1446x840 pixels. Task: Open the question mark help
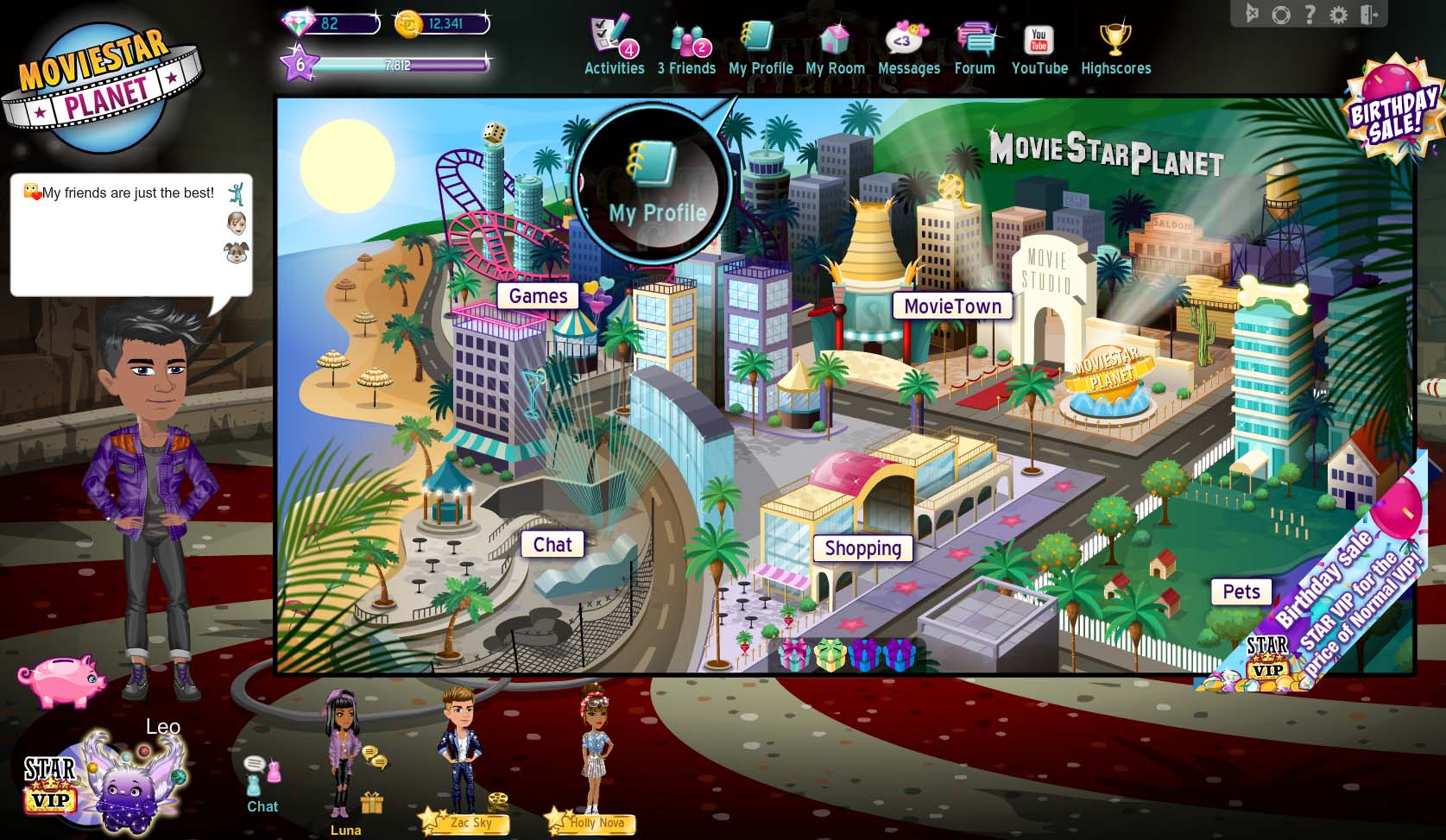[1310, 14]
